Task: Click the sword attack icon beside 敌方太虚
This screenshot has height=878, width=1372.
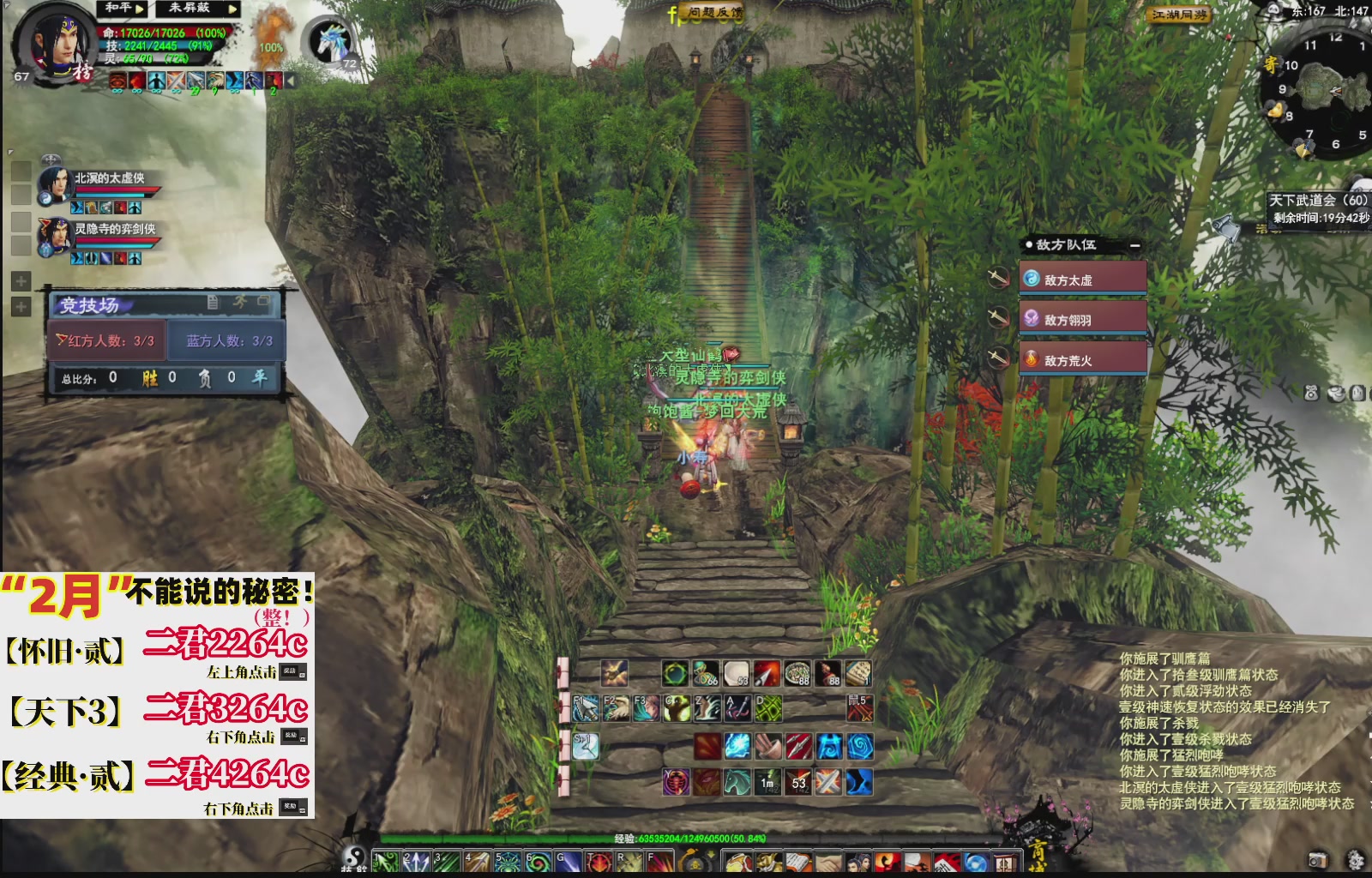Action: pyautogui.click(x=998, y=276)
